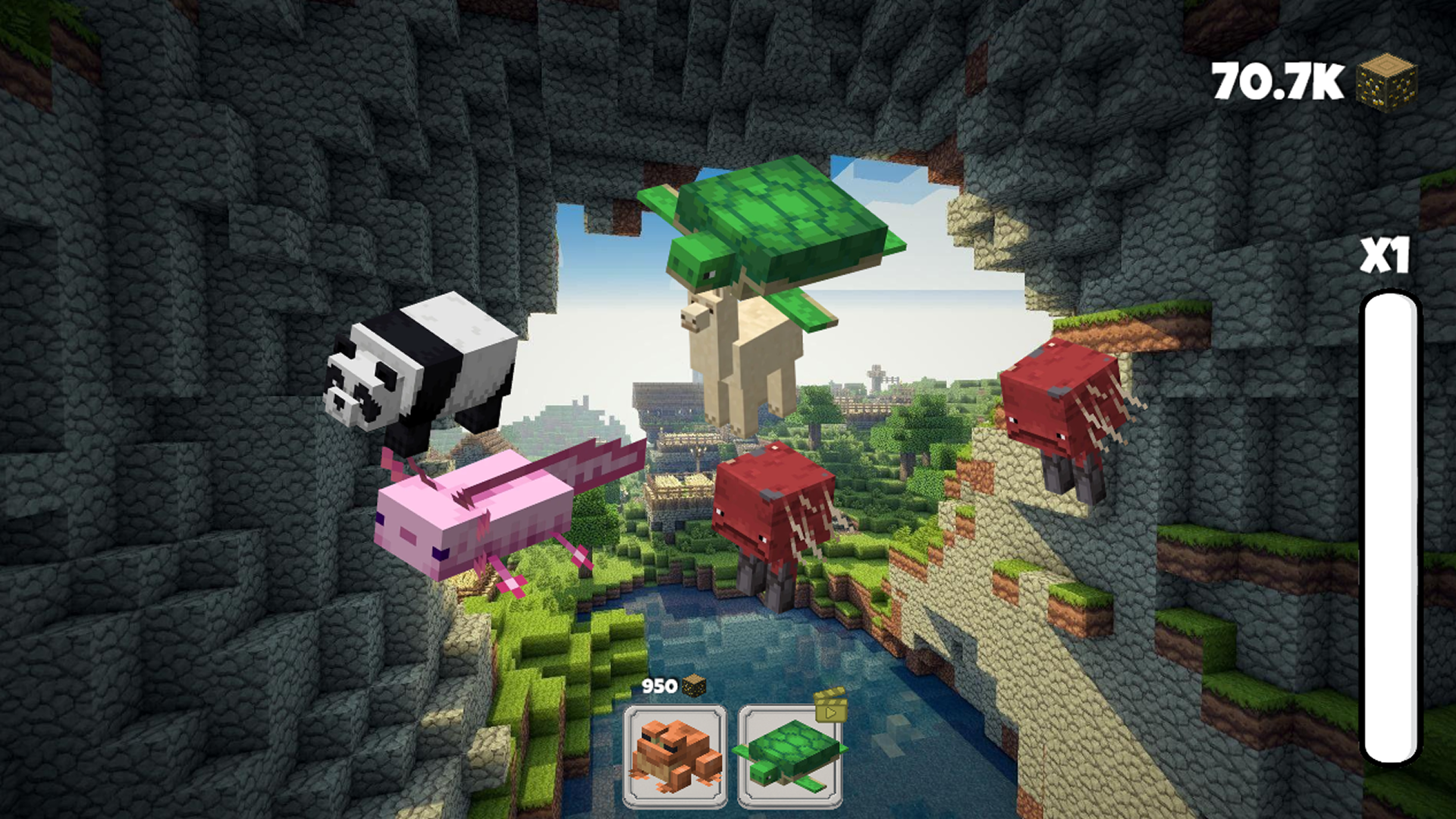The width and height of the screenshot is (1456, 819).
Task: Click the clapperboard ad icon on the turtle card
Action: click(833, 704)
